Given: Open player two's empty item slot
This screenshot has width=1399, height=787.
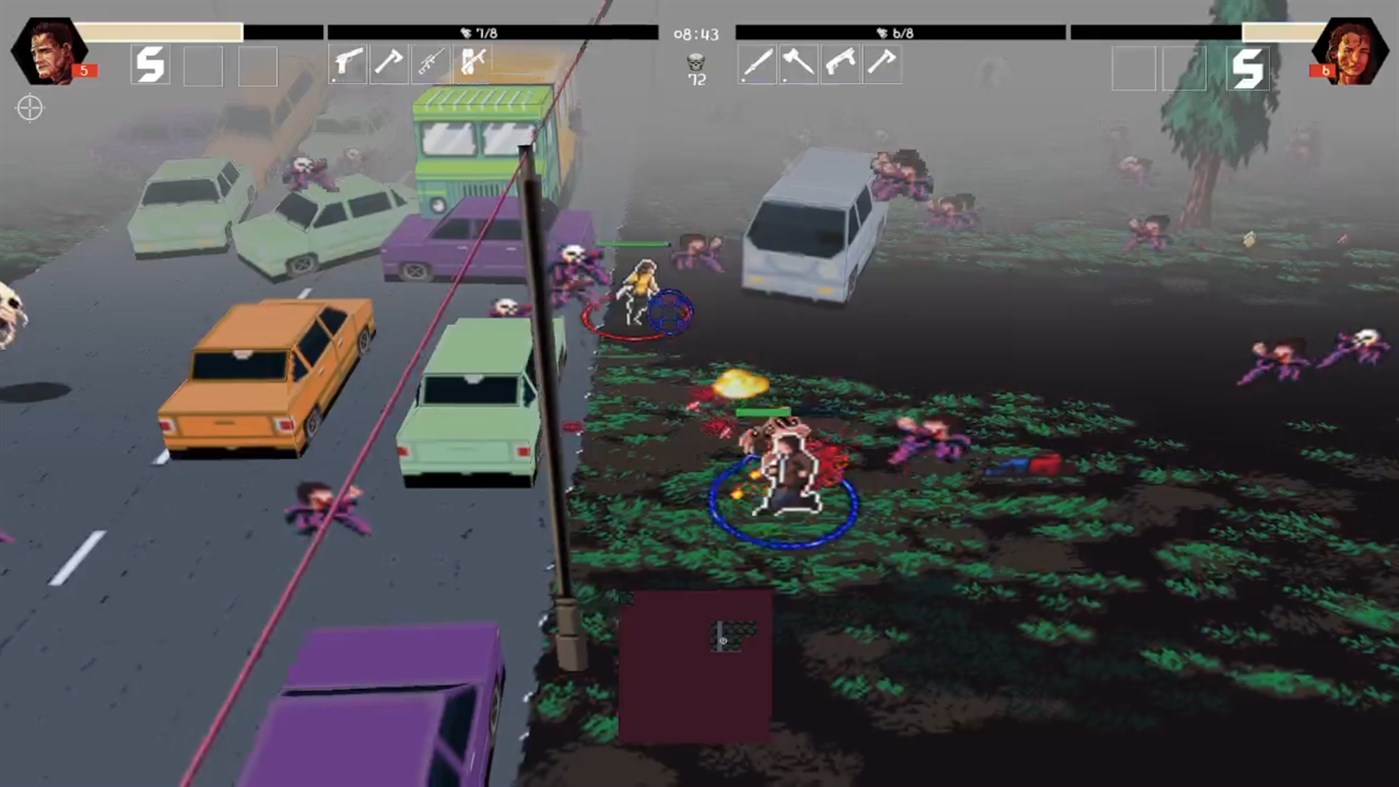Looking at the screenshot, I should (1135, 68).
